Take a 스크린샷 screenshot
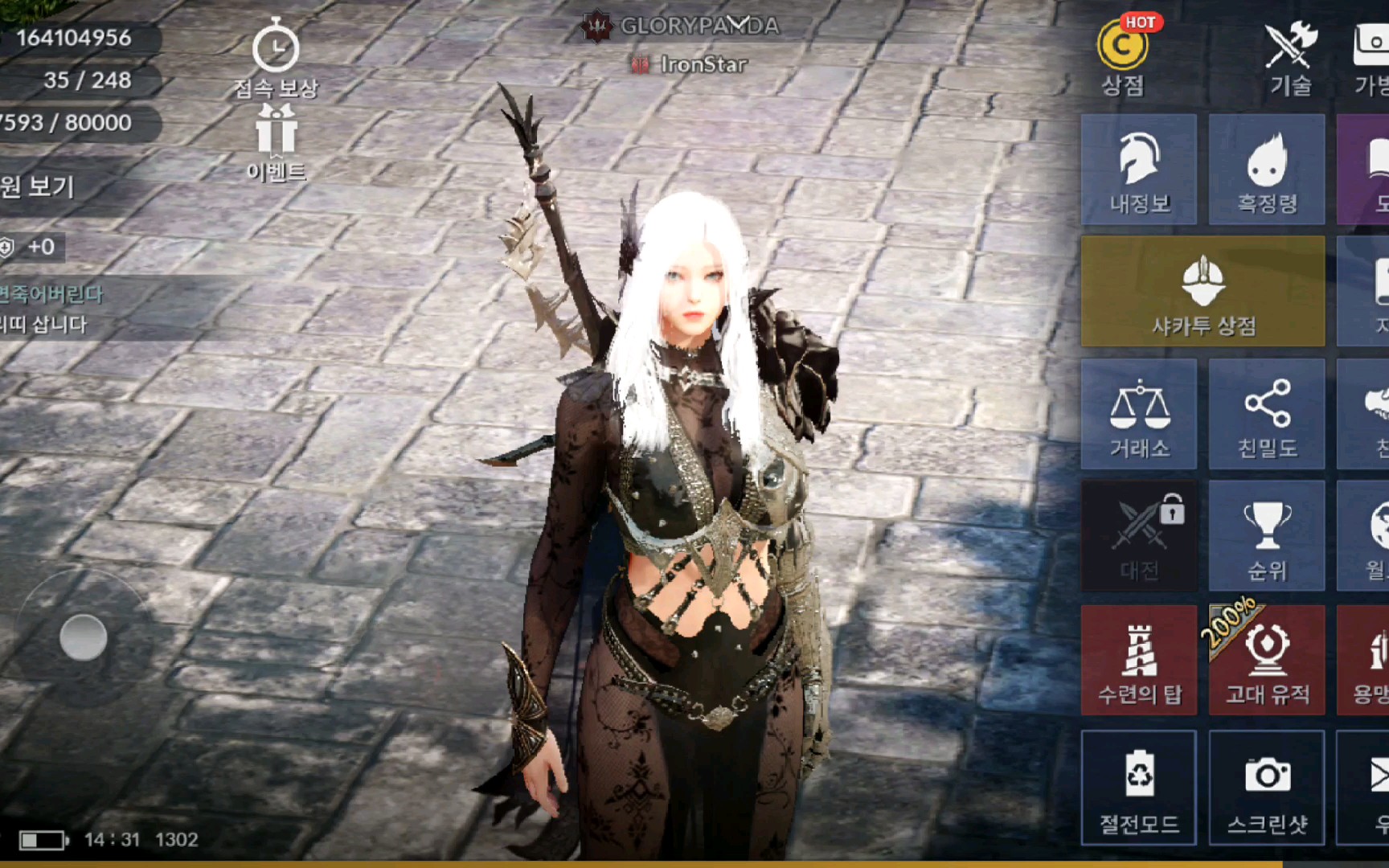The image size is (1389, 868). pos(1267,788)
